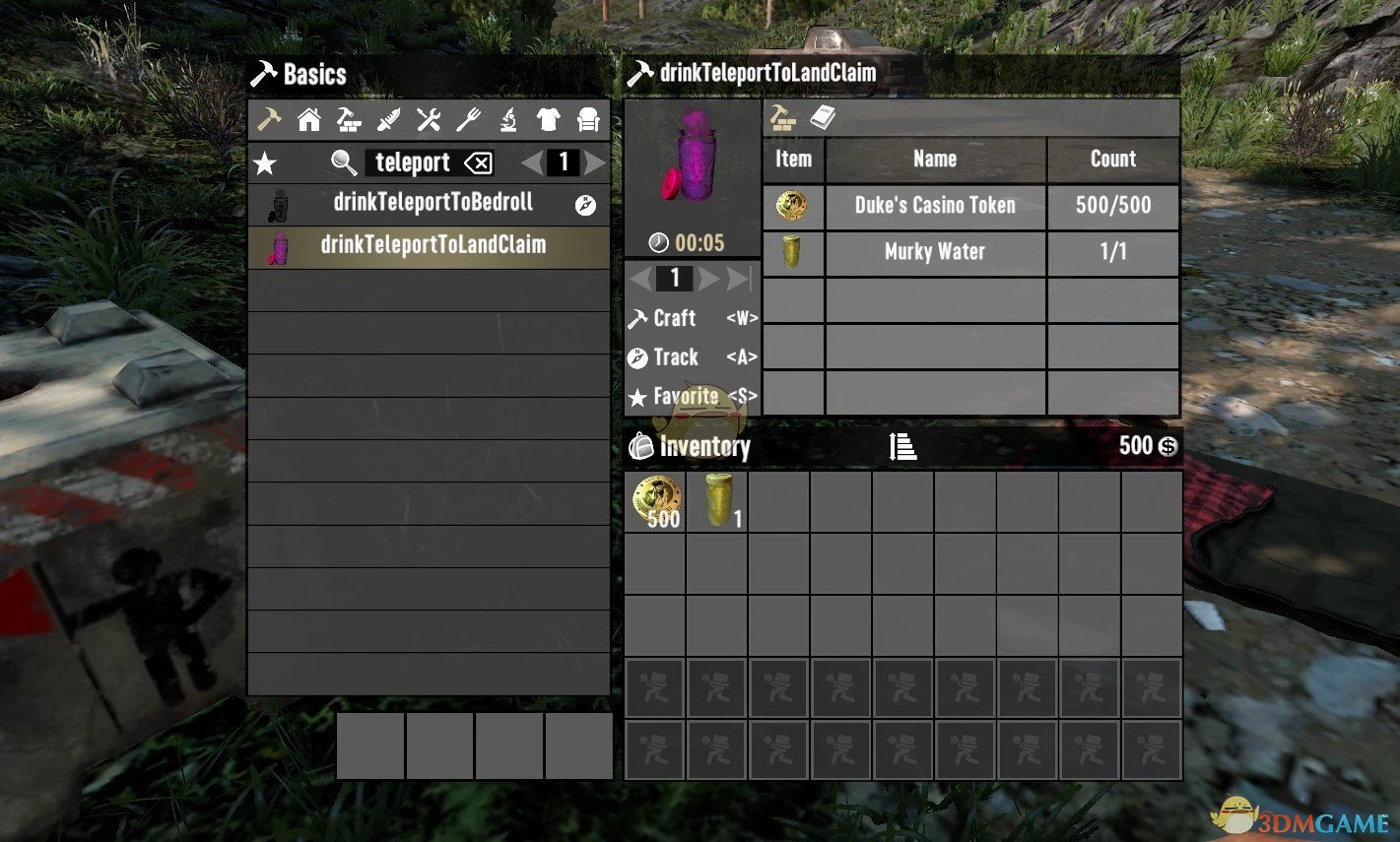Image resolution: width=1400 pixels, height=842 pixels.
Task: Sort inventory with the sort icon
Action: pos(901,446)
